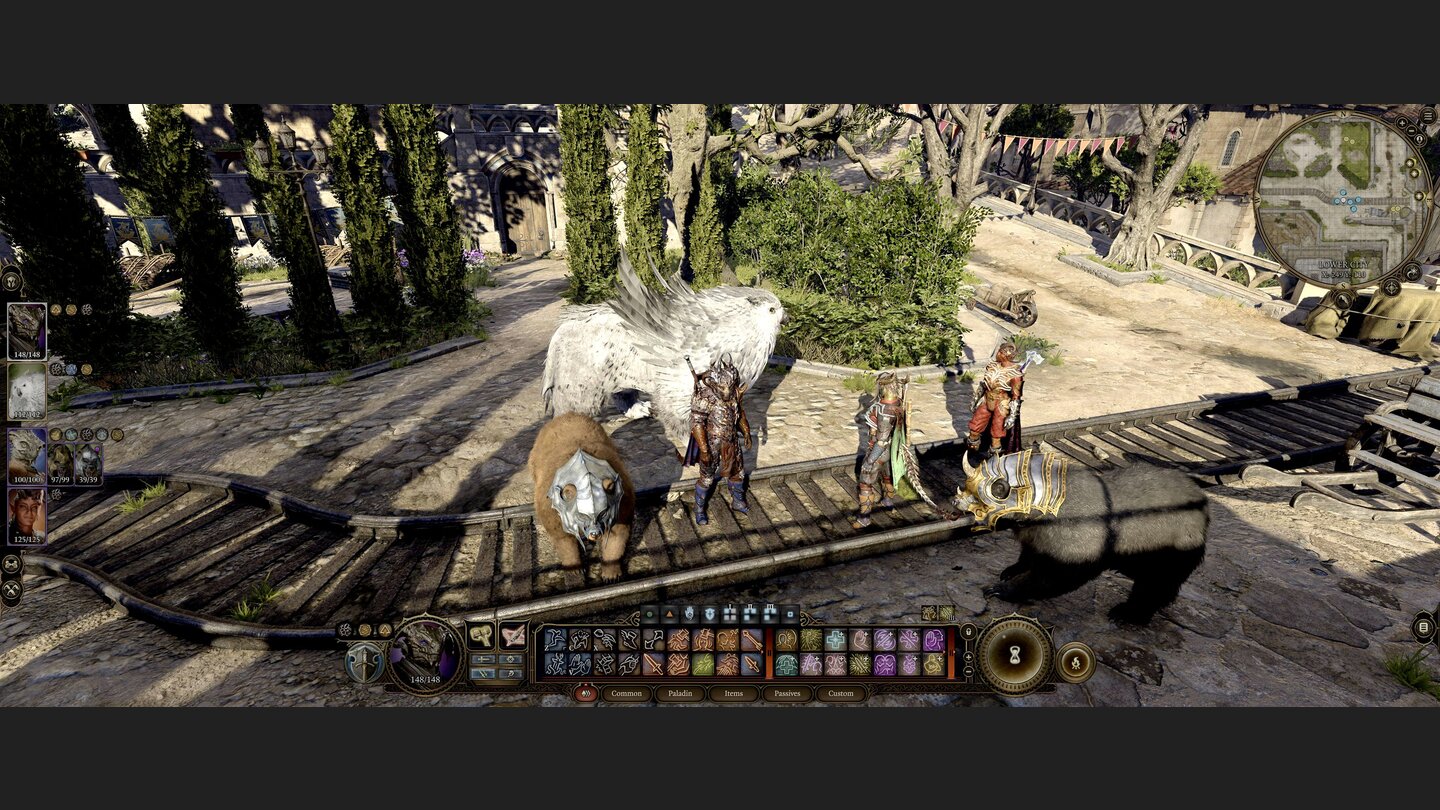1440x810 pixels.
Task: Collapse the hotbar with the minus button
Action: [968, 671]
